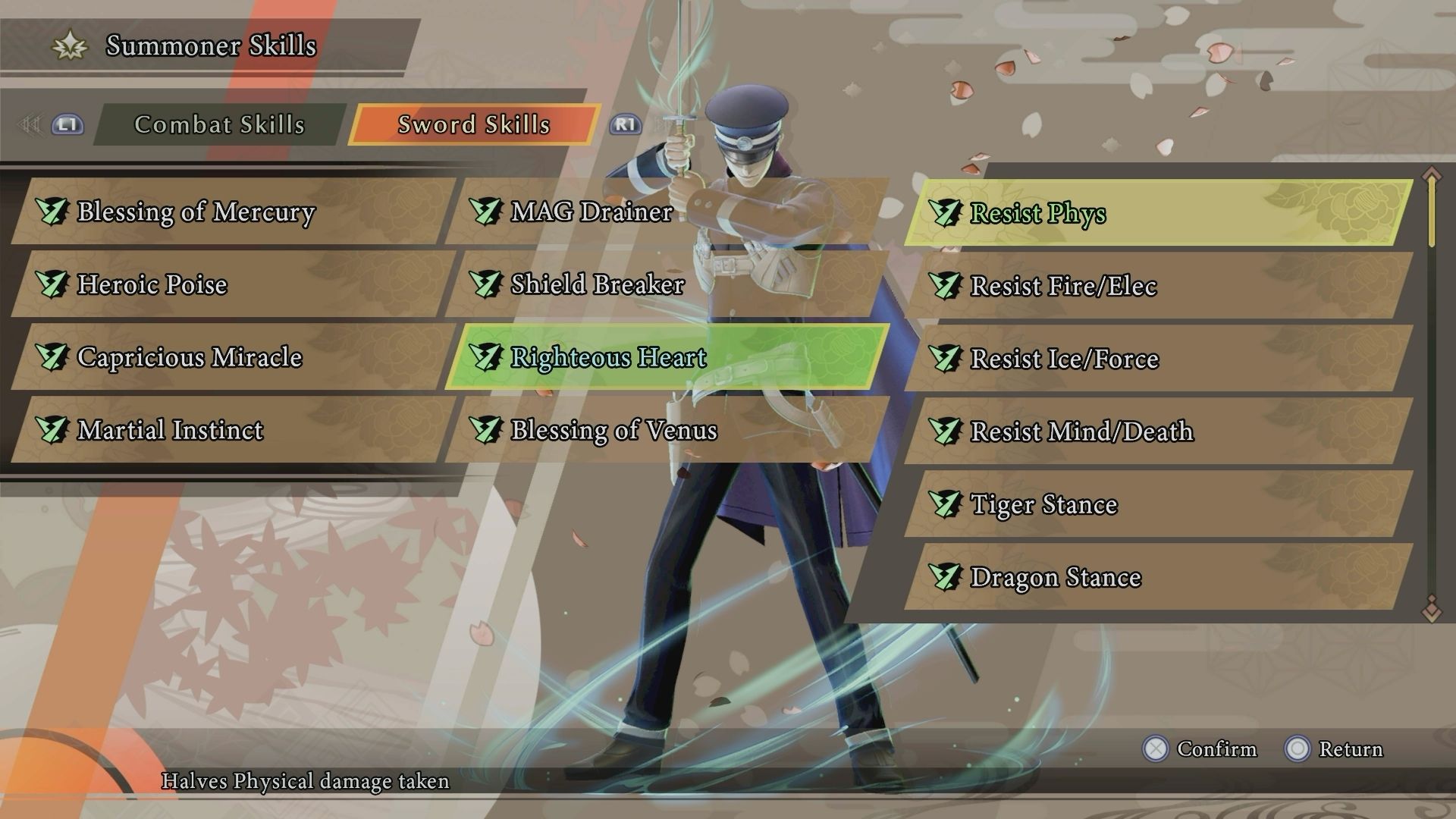The image size is (1456, 819).
Task: Enable the Resist Fire/Elec skill
Action: coord(1062,286)
